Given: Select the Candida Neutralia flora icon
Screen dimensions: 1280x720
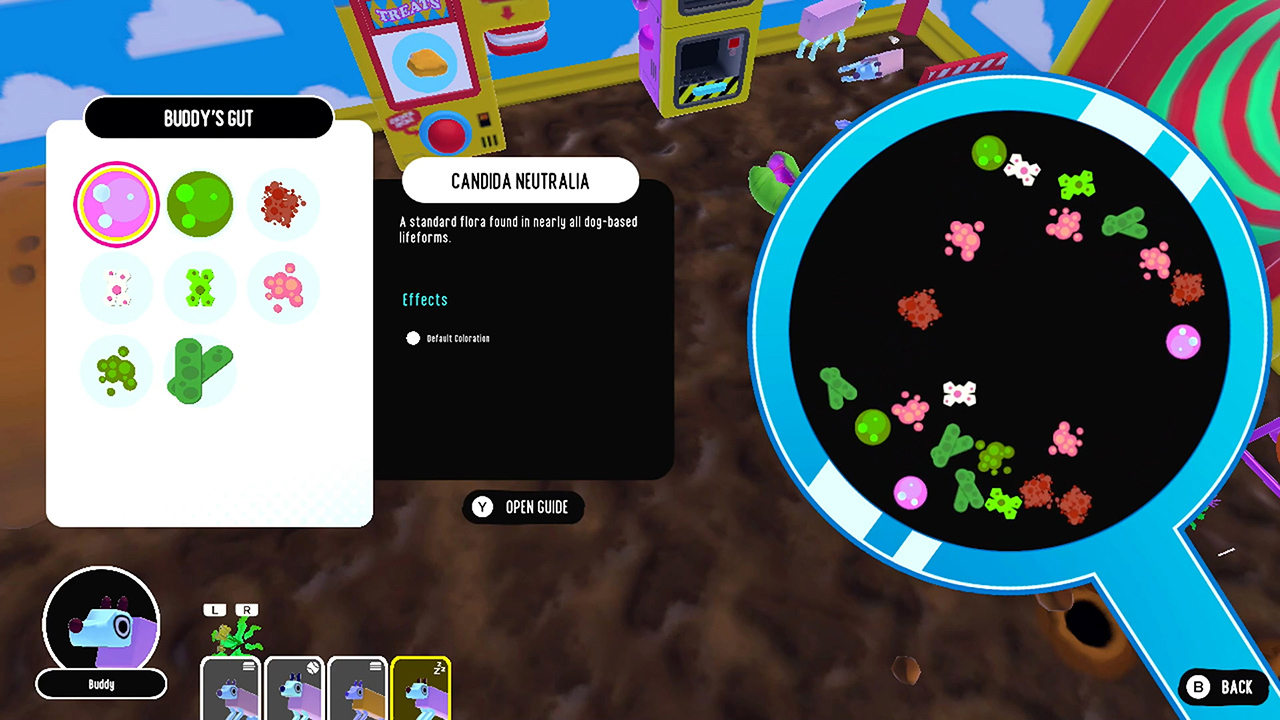Looking at the screenshot, I should click(116, 204).
